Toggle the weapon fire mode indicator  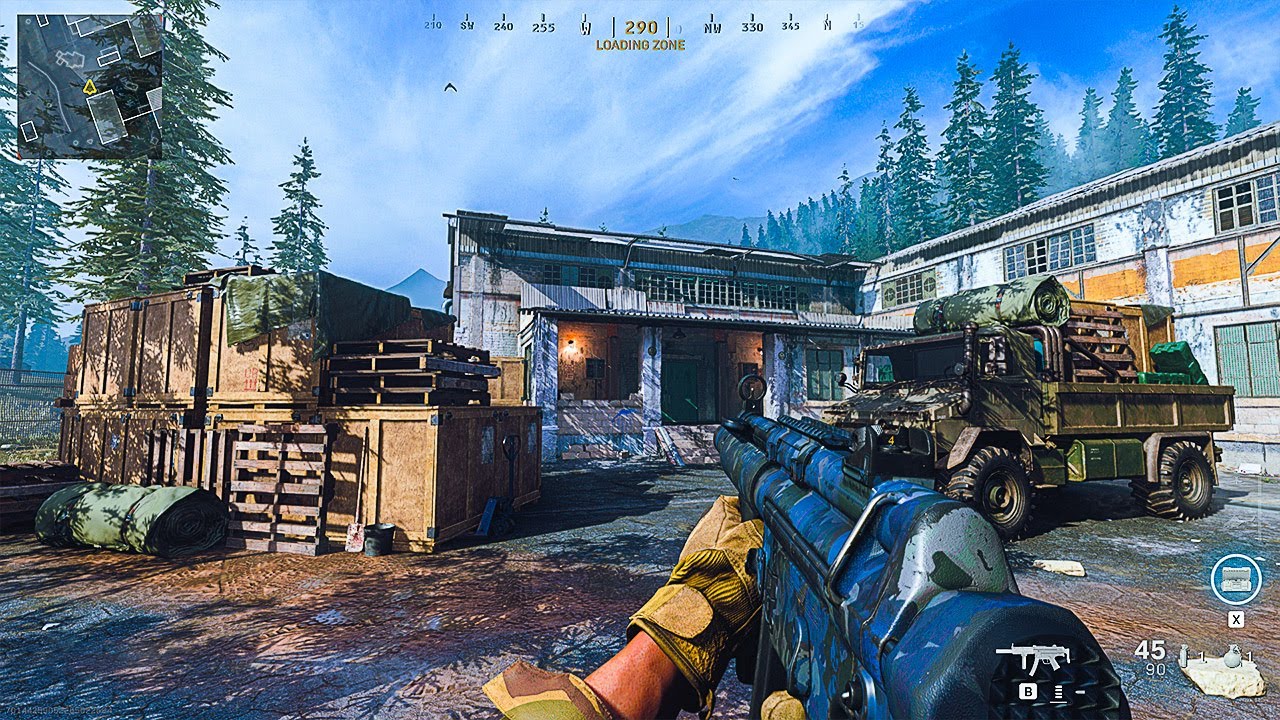click(1058, 690)
